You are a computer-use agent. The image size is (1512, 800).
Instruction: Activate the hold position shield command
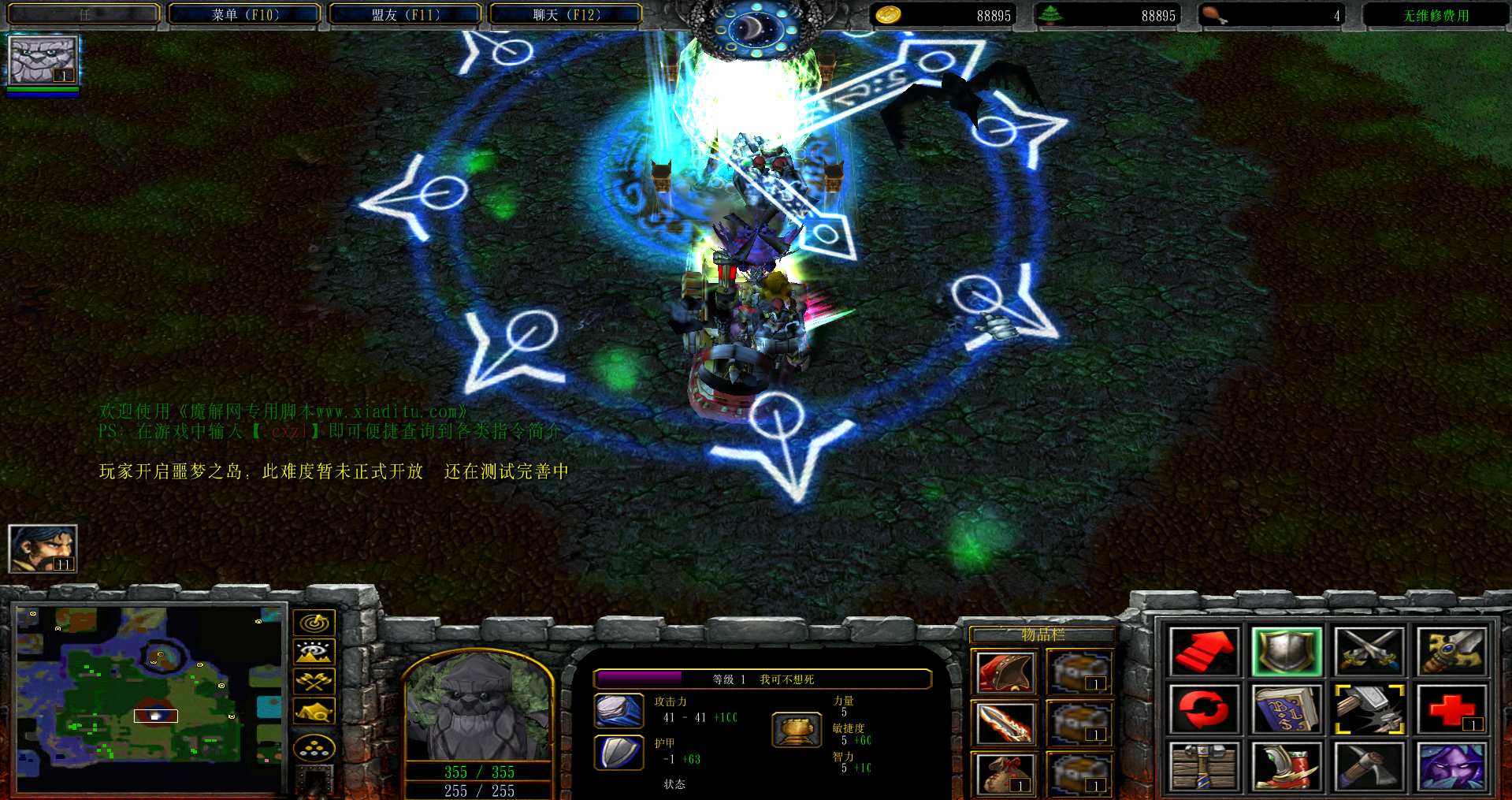(1286, 652)
